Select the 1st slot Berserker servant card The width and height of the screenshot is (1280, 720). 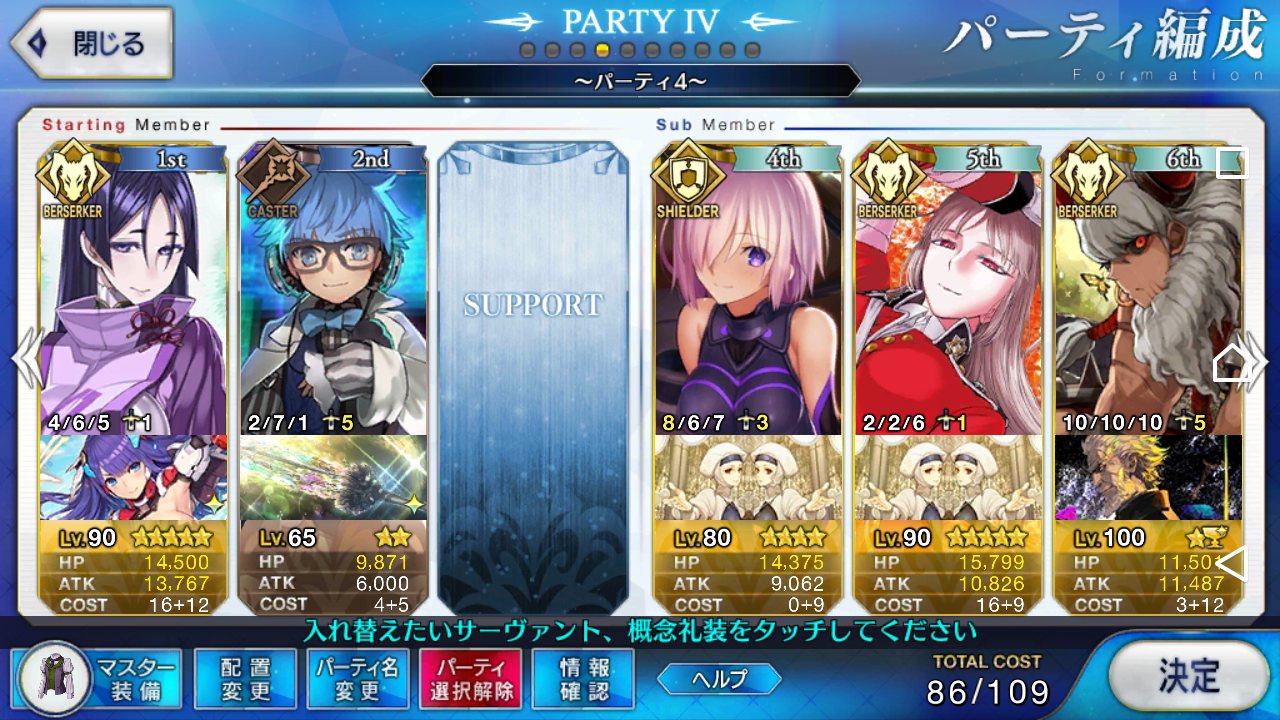(x=132, y=300)
